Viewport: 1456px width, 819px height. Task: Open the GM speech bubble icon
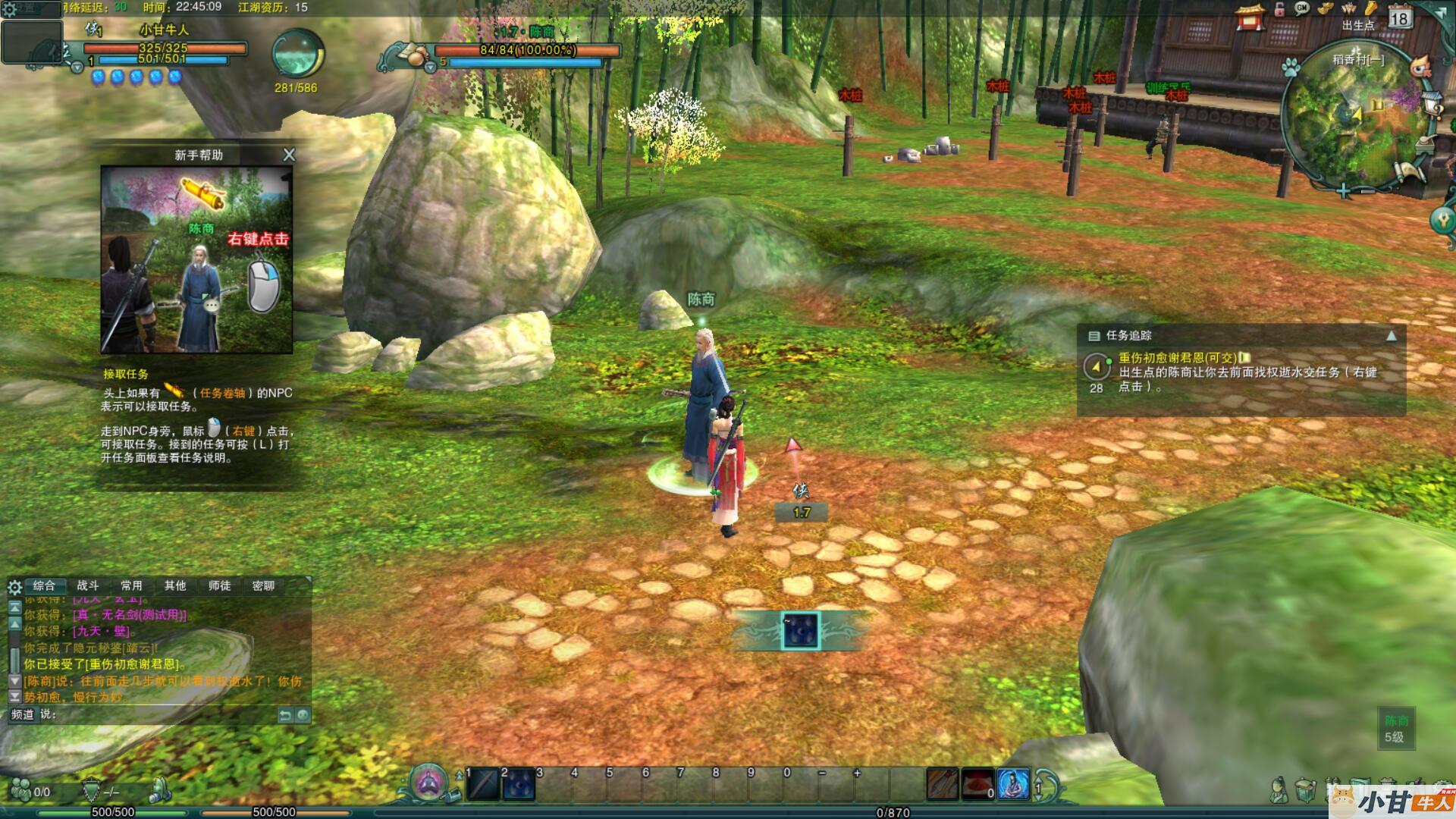[x=1302, y=9]
